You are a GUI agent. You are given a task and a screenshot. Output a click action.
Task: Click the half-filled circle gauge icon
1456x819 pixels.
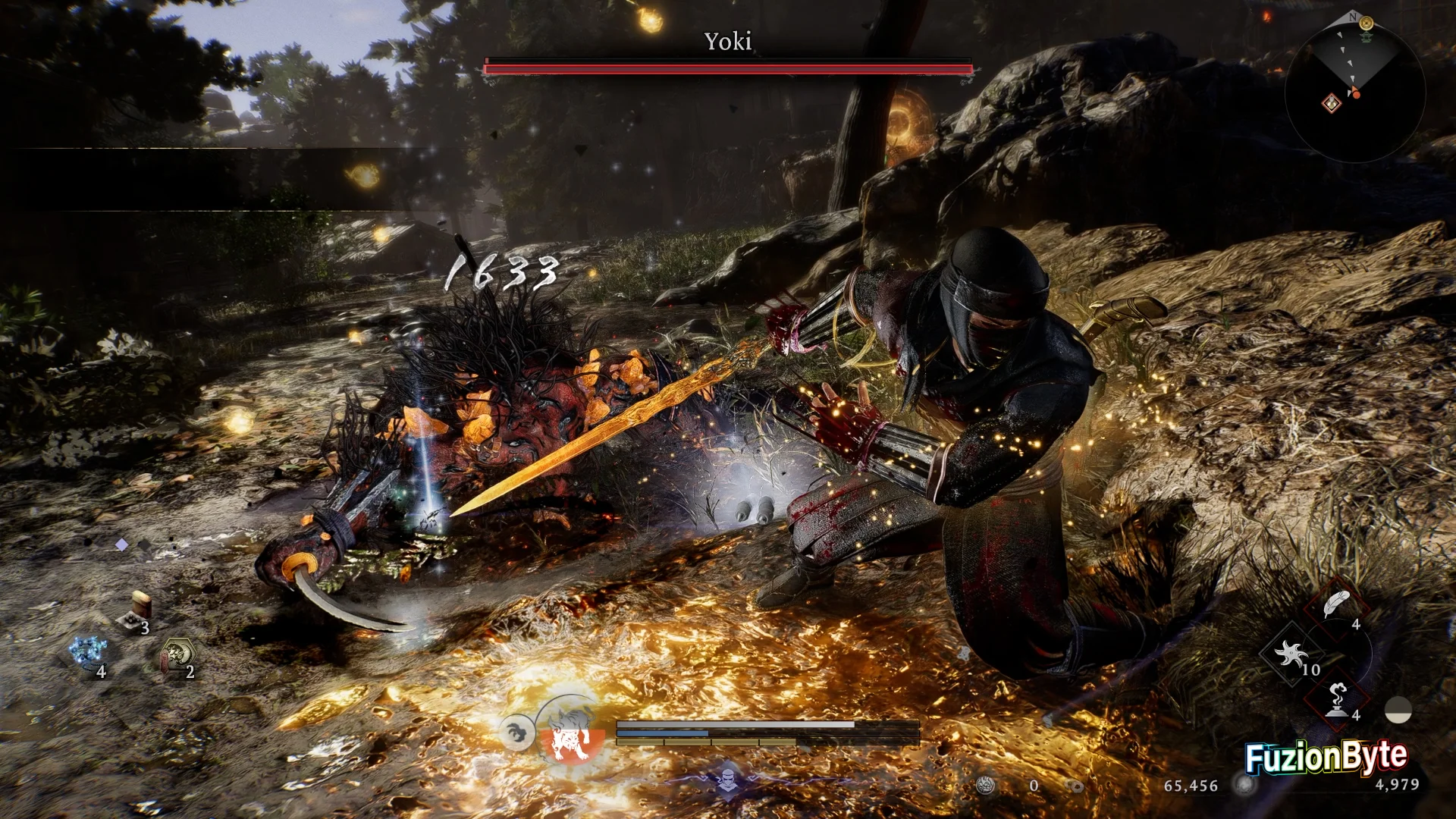(1398, 711)
